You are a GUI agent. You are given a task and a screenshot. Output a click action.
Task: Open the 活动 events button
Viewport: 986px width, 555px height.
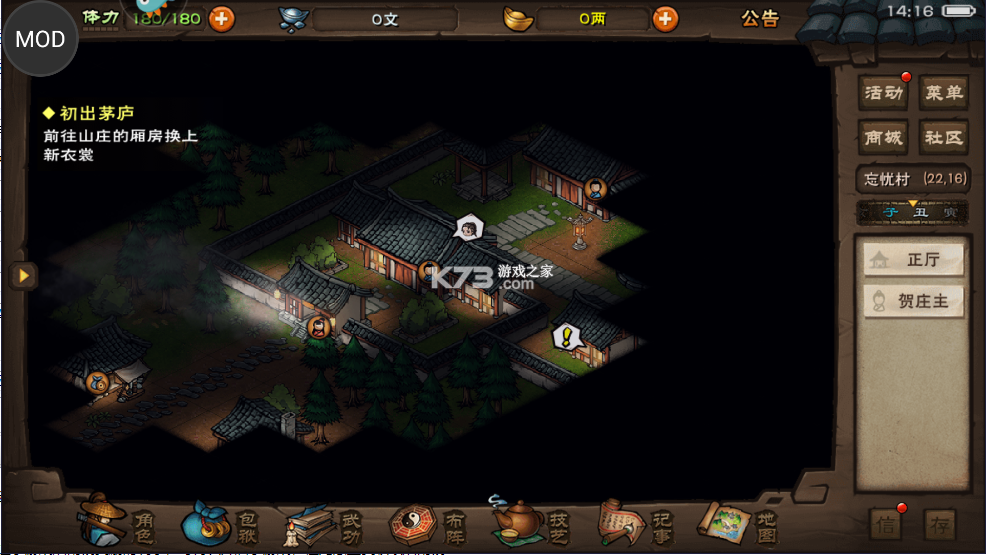click(x=884, y=93)
